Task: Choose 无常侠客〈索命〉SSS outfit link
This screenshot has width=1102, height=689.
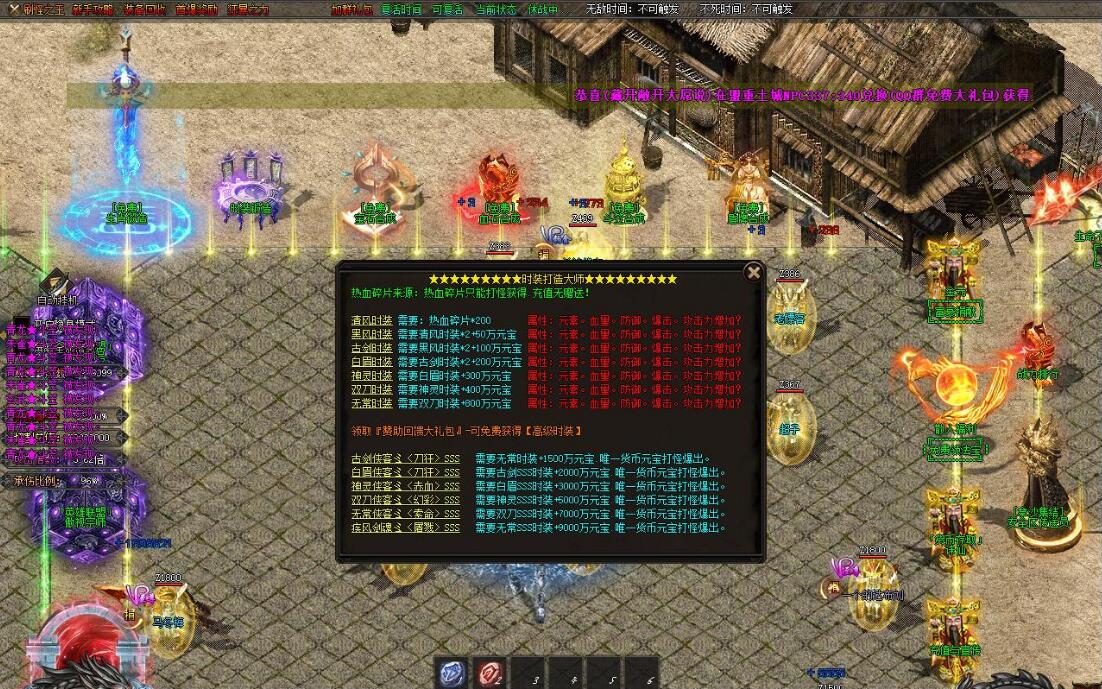Action: pos(405,514)
